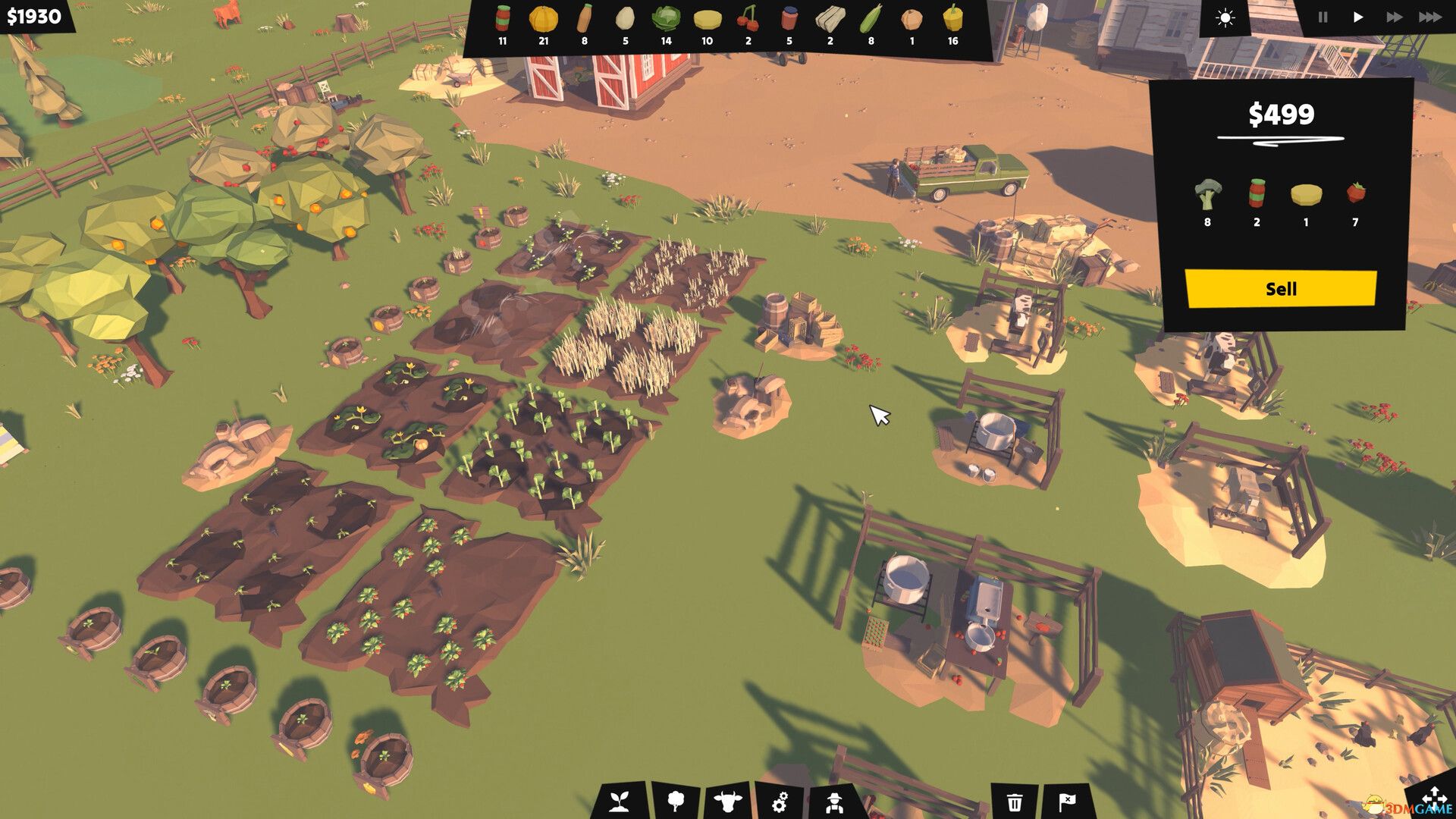This screenshot has height=819, width=1456.
Task: Pause the game time
Action: coord(1323,17)
